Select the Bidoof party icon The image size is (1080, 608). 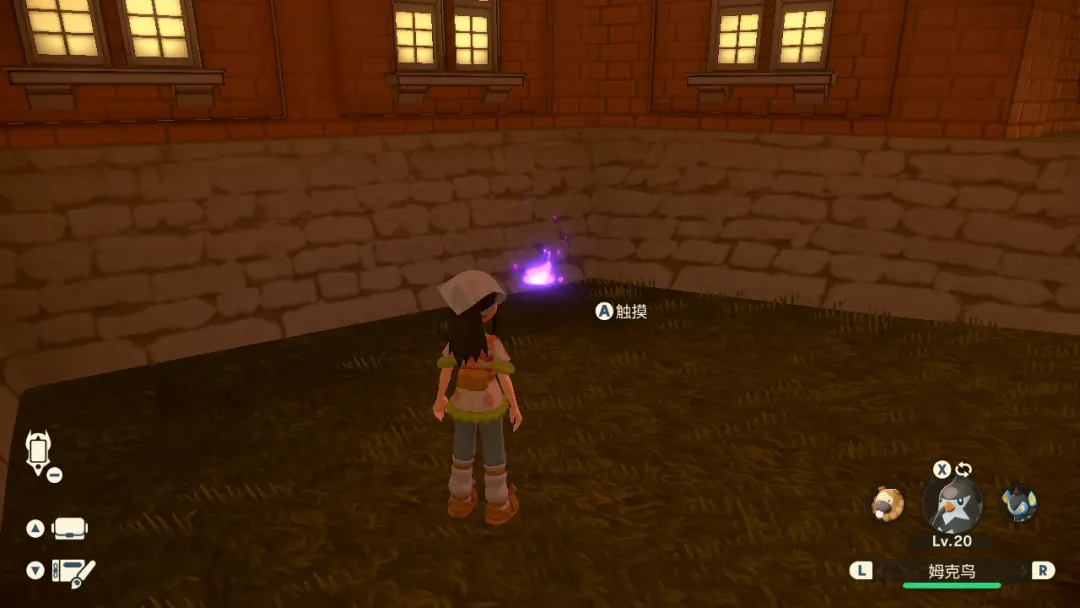[x=886, y=503]
